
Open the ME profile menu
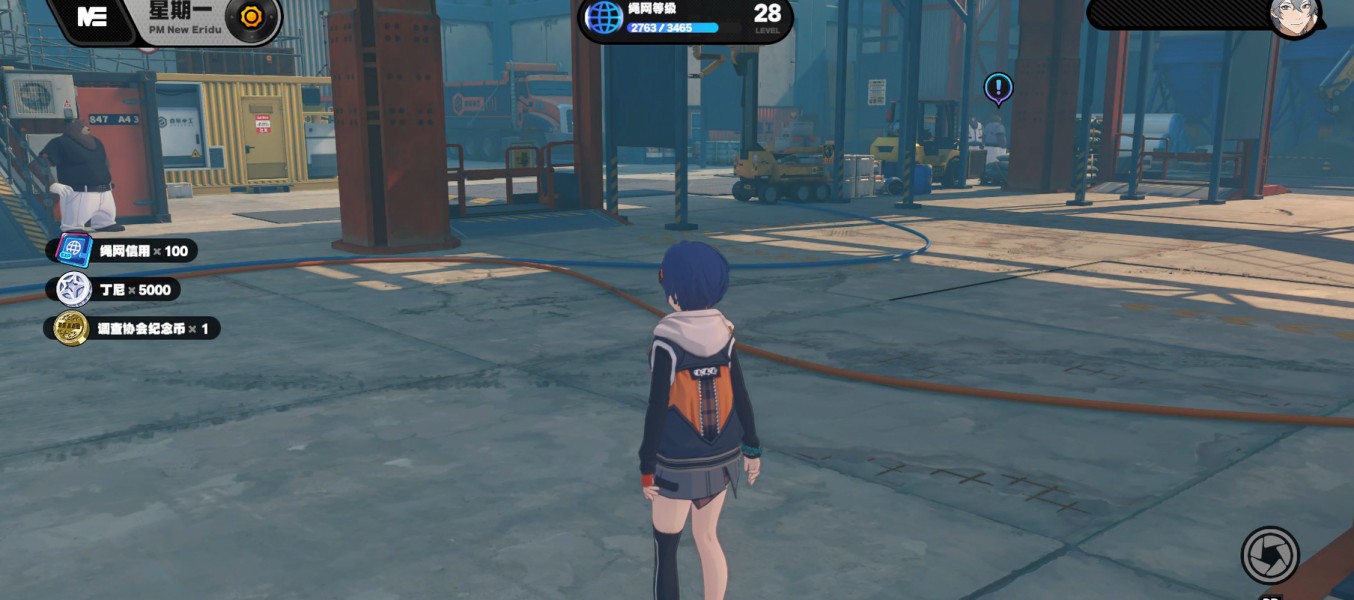(x=92, y=17)
